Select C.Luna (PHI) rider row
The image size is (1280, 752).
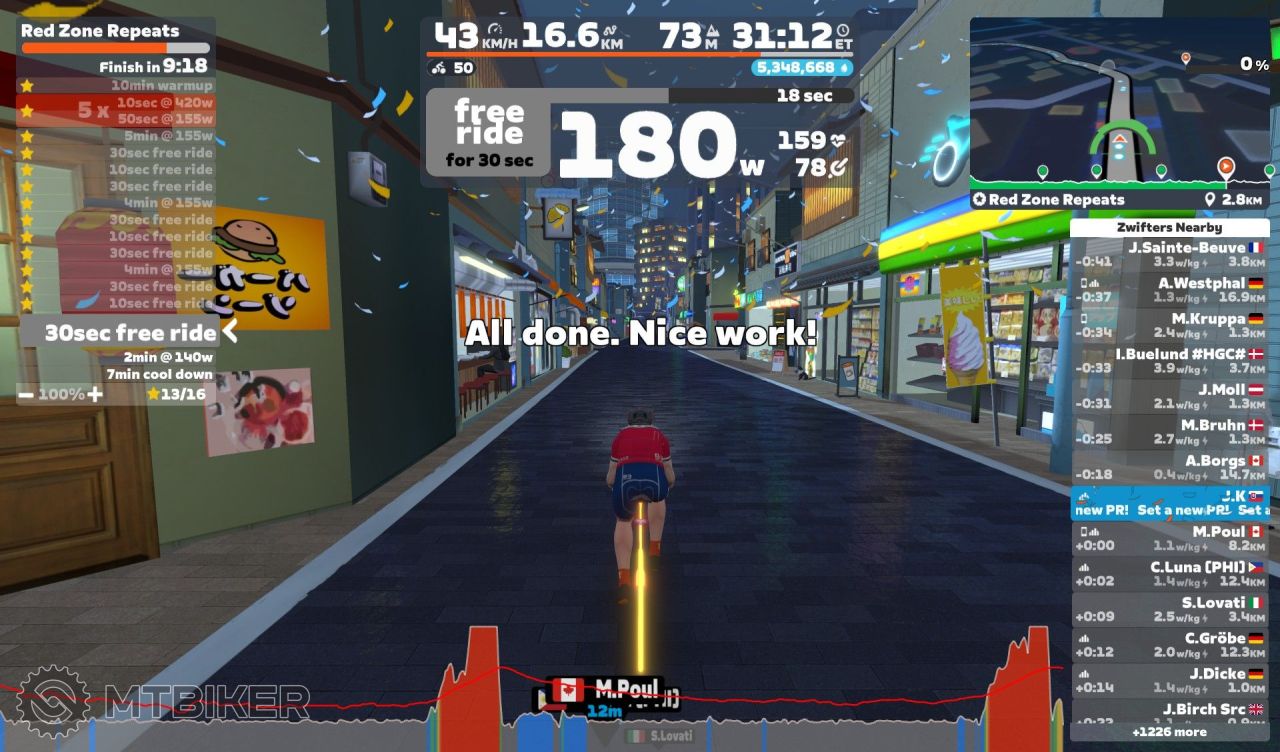(x=1169, y=574)
